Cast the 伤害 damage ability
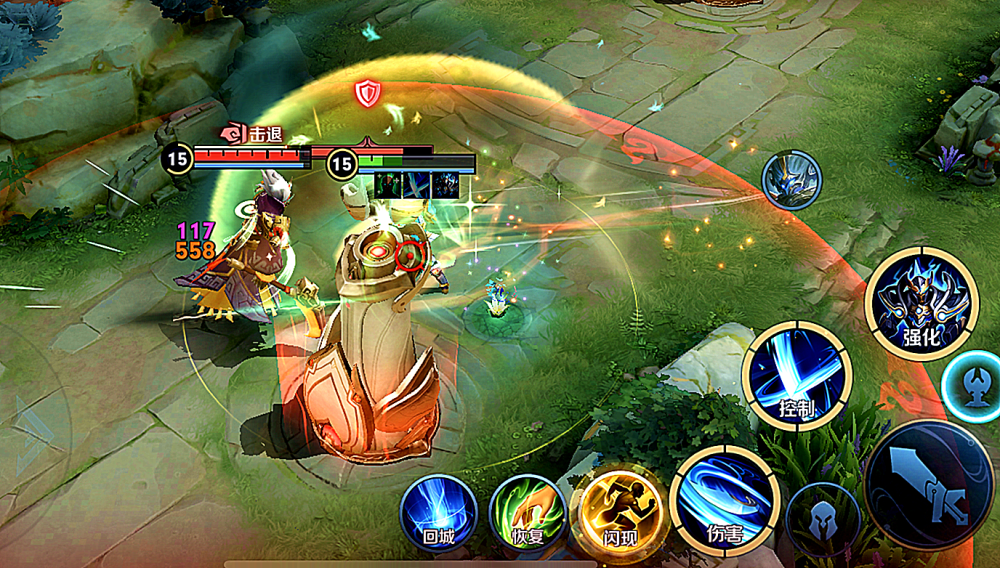The width and height of the screenshot is (1000, 568). pos(724,500)
